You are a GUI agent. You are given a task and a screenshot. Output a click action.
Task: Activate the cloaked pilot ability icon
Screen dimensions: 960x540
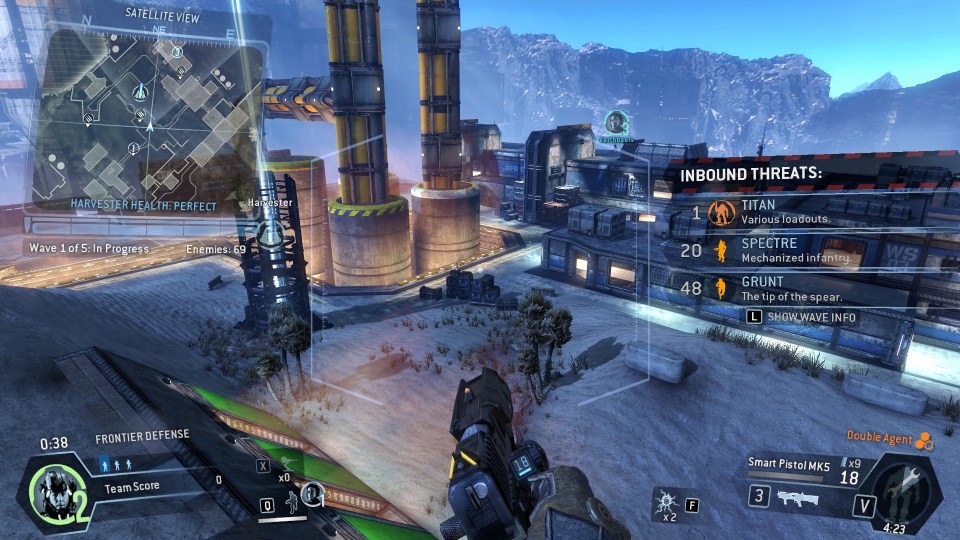pyautogui.click(x=313, y=491)
